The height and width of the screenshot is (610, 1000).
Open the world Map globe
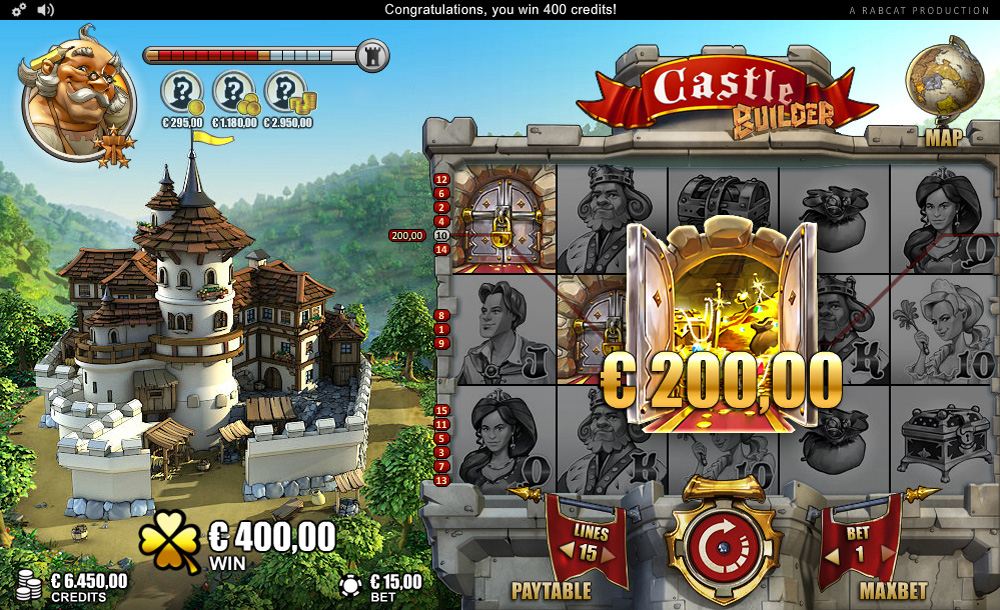(x=942, y=78)
